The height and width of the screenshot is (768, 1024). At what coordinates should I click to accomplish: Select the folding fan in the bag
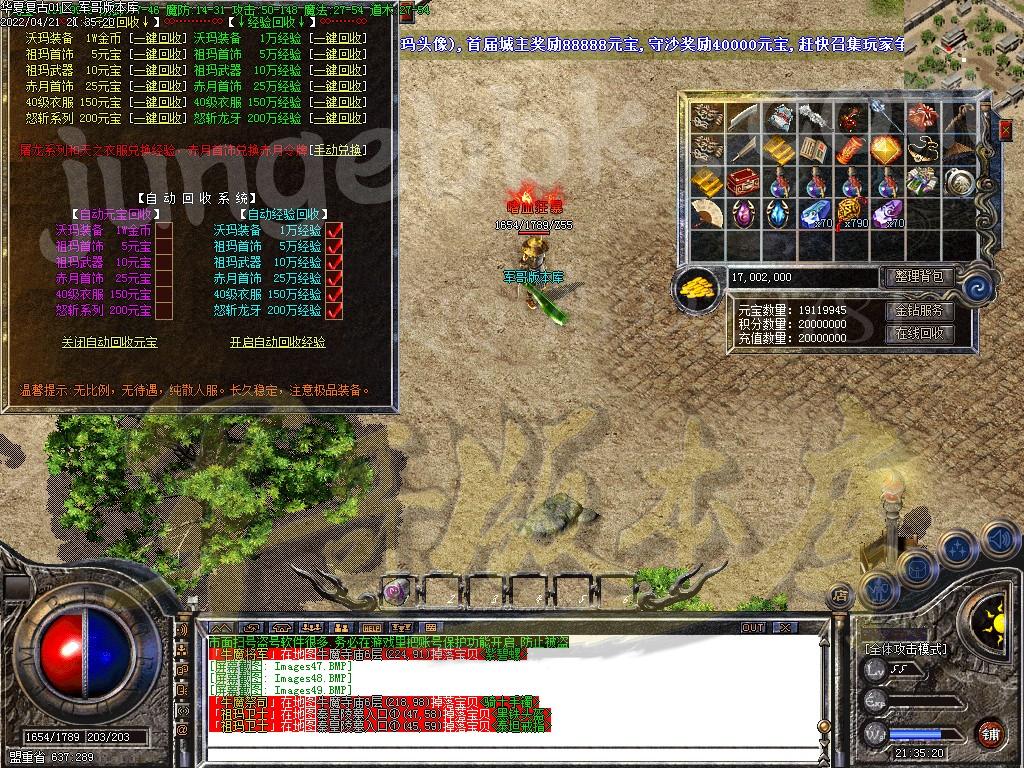click(707, 212)
